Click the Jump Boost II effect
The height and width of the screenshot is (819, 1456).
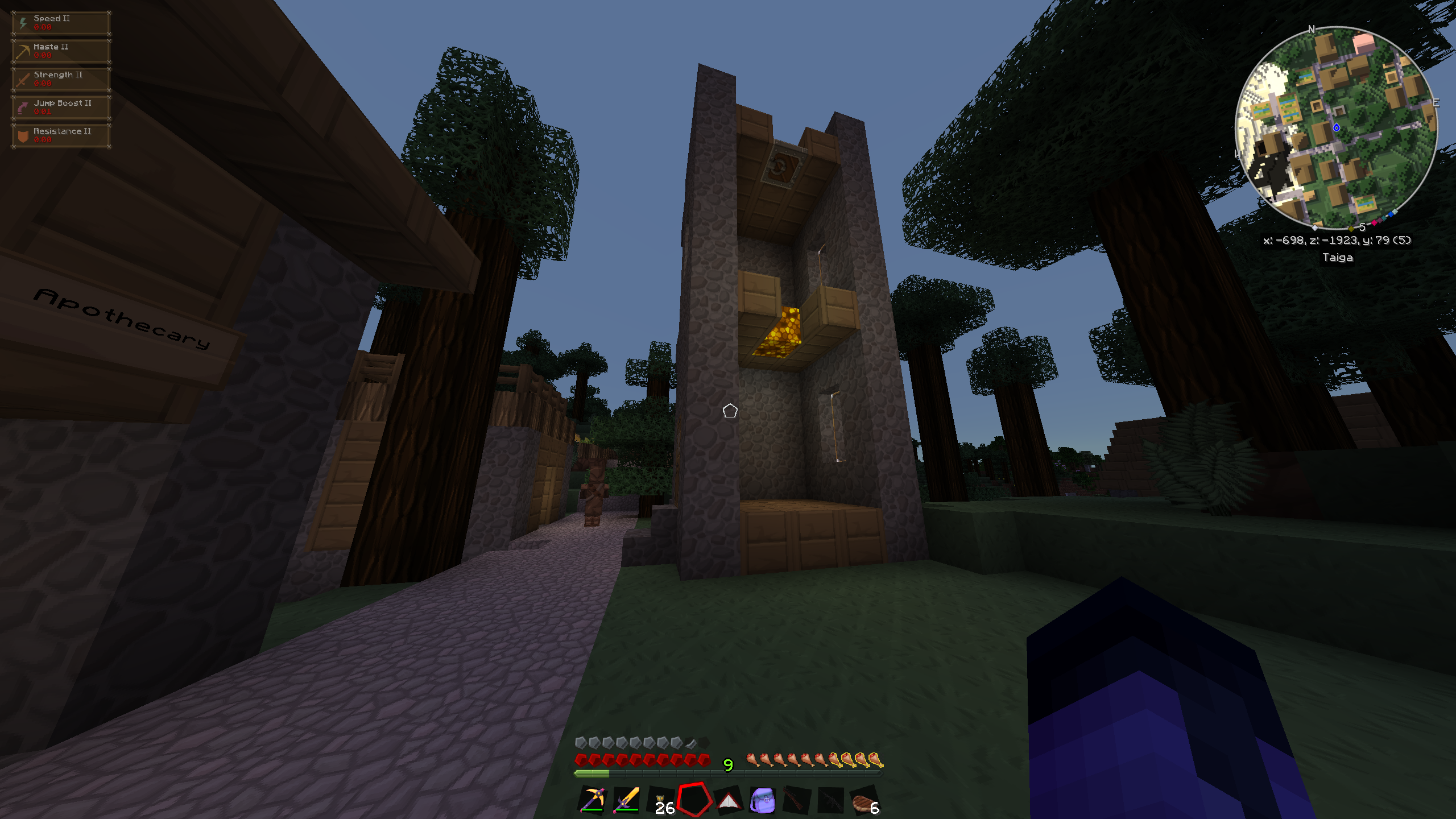click(x=61, y=107)
